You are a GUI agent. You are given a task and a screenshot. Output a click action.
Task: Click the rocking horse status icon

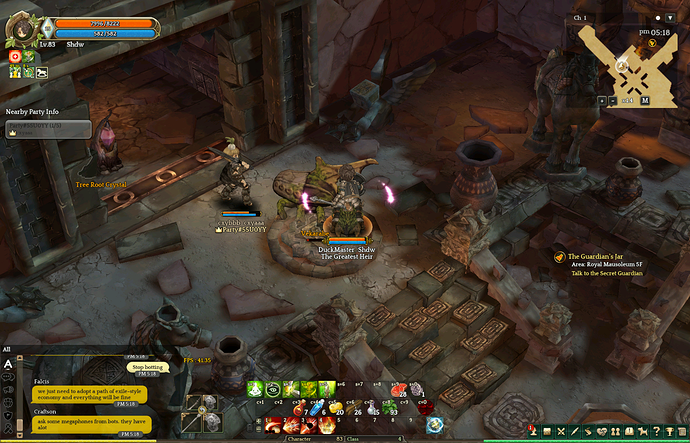click(42, 71)
